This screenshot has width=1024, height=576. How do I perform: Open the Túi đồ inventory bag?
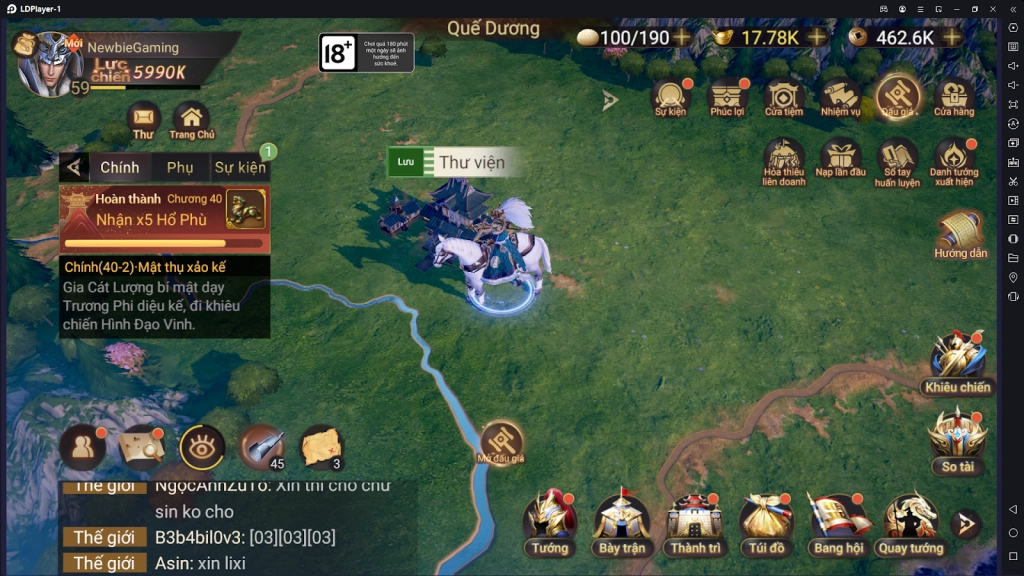coord(766,522)
